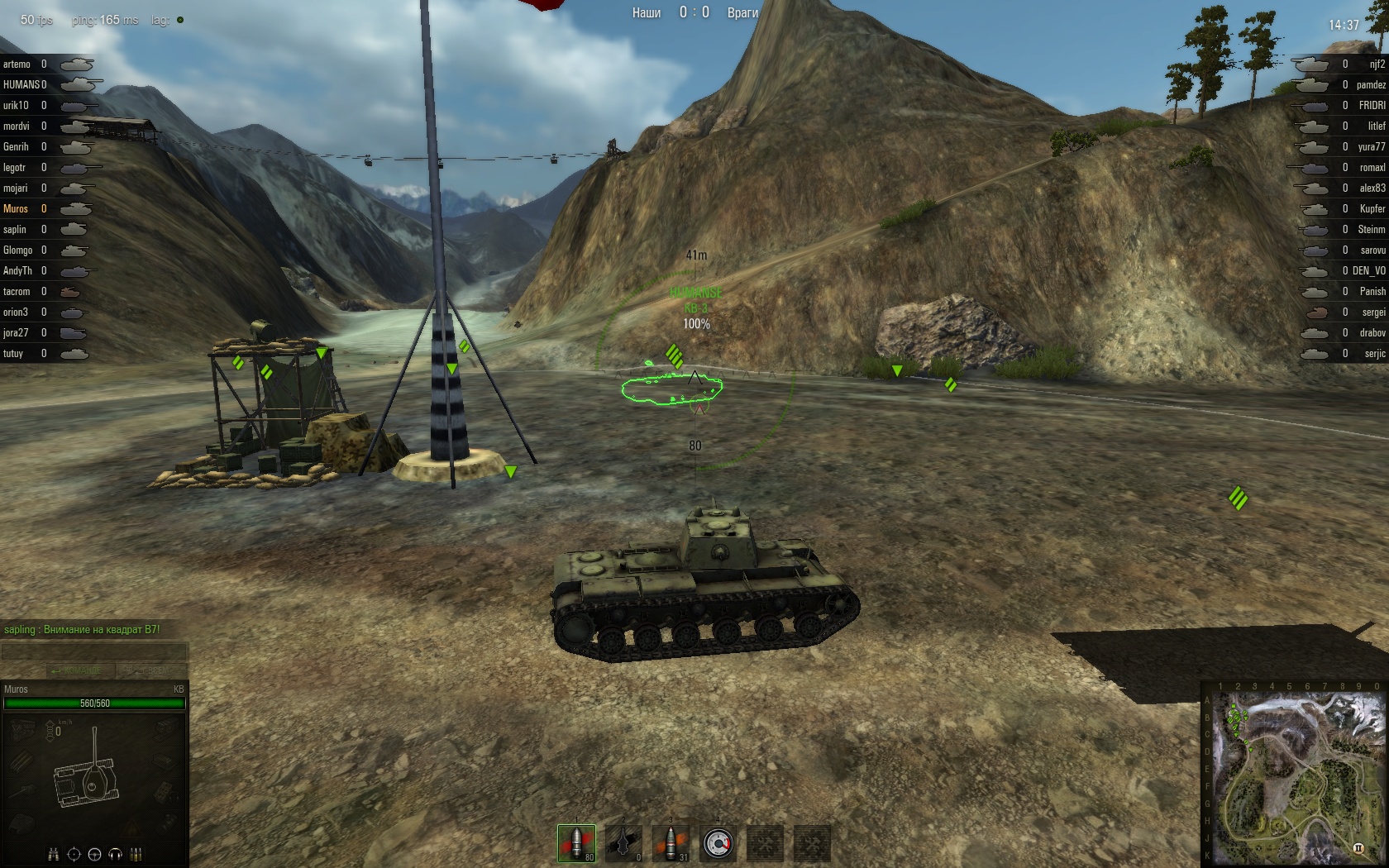Screen dimensions: 1389x868
Task: Click the binoculars crew icon
Action: point(54,854)
